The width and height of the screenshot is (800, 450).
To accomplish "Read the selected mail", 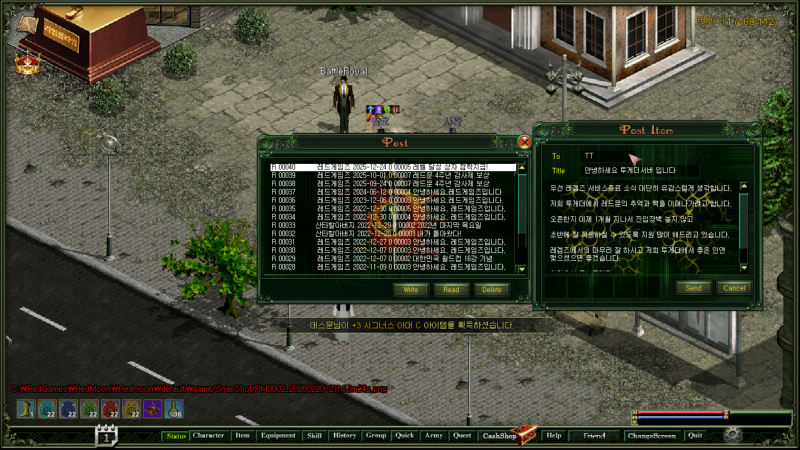I will tap(451, 289).
